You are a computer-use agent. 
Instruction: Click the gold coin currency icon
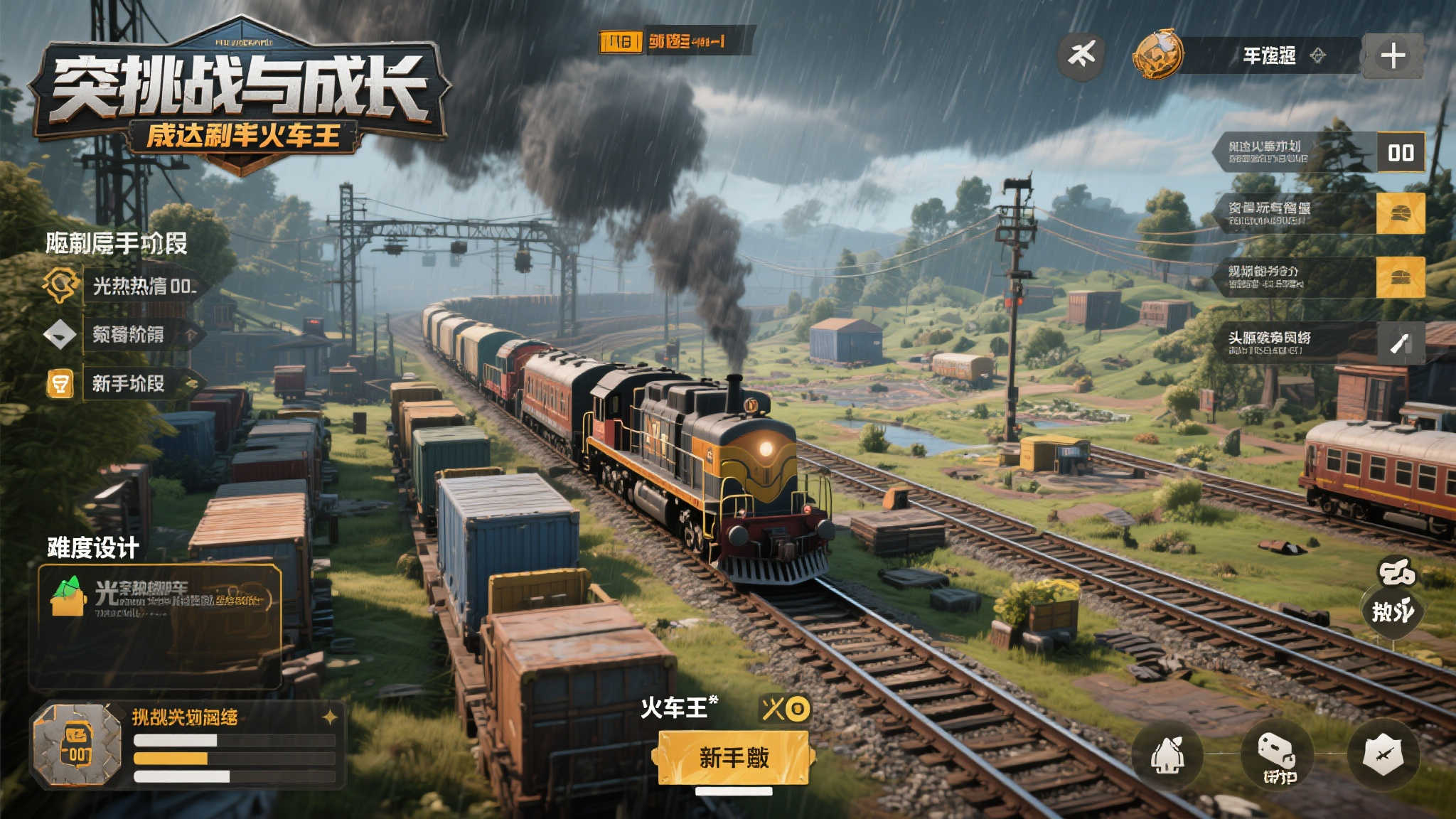tap(1158, 54)
